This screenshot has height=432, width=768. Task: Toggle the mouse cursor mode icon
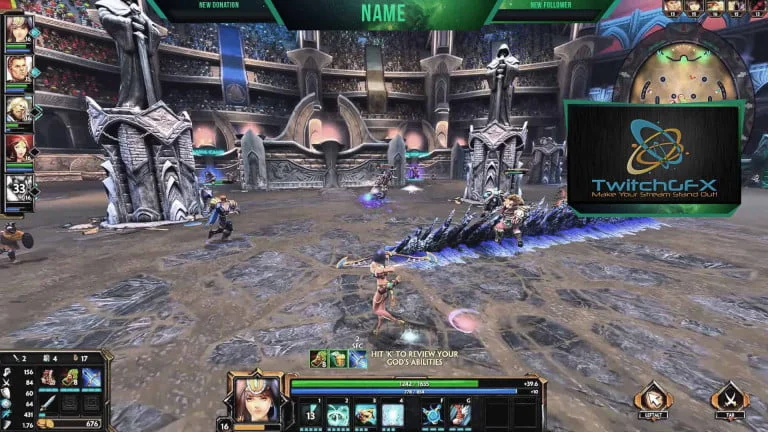(652, 397)
